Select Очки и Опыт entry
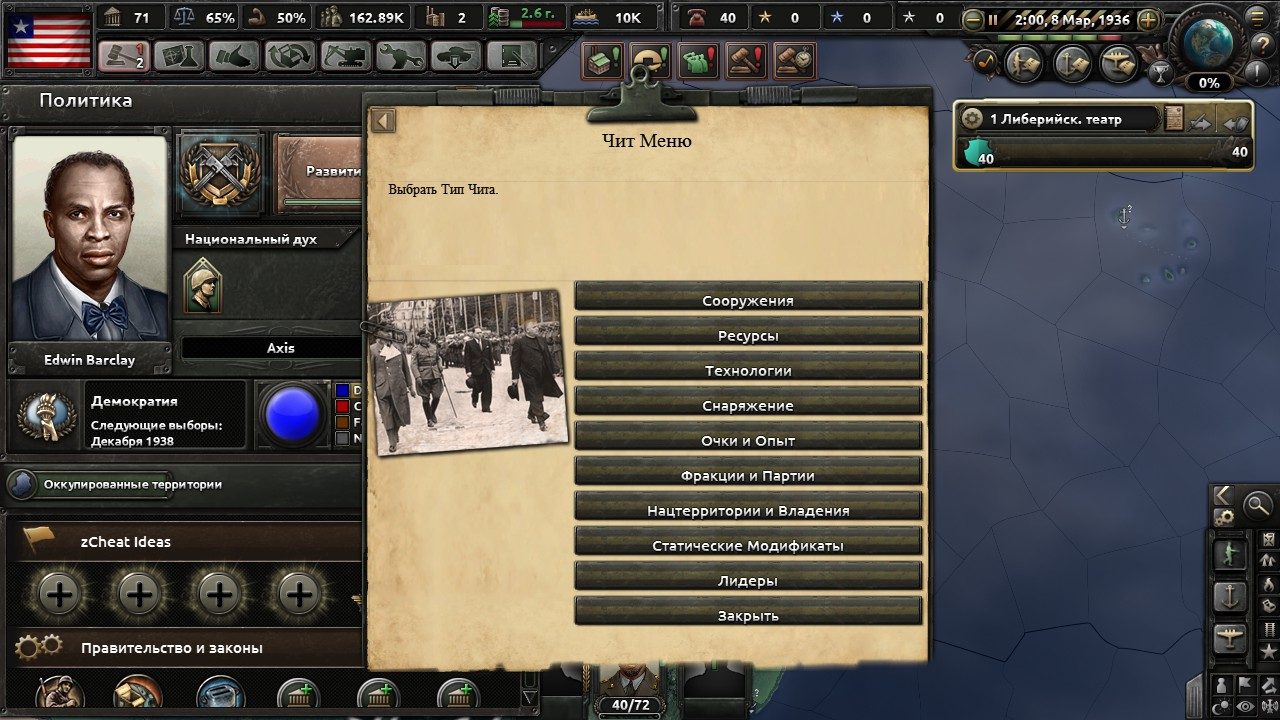This screenshot has width=1280, height=720. [x=748, y=440]
